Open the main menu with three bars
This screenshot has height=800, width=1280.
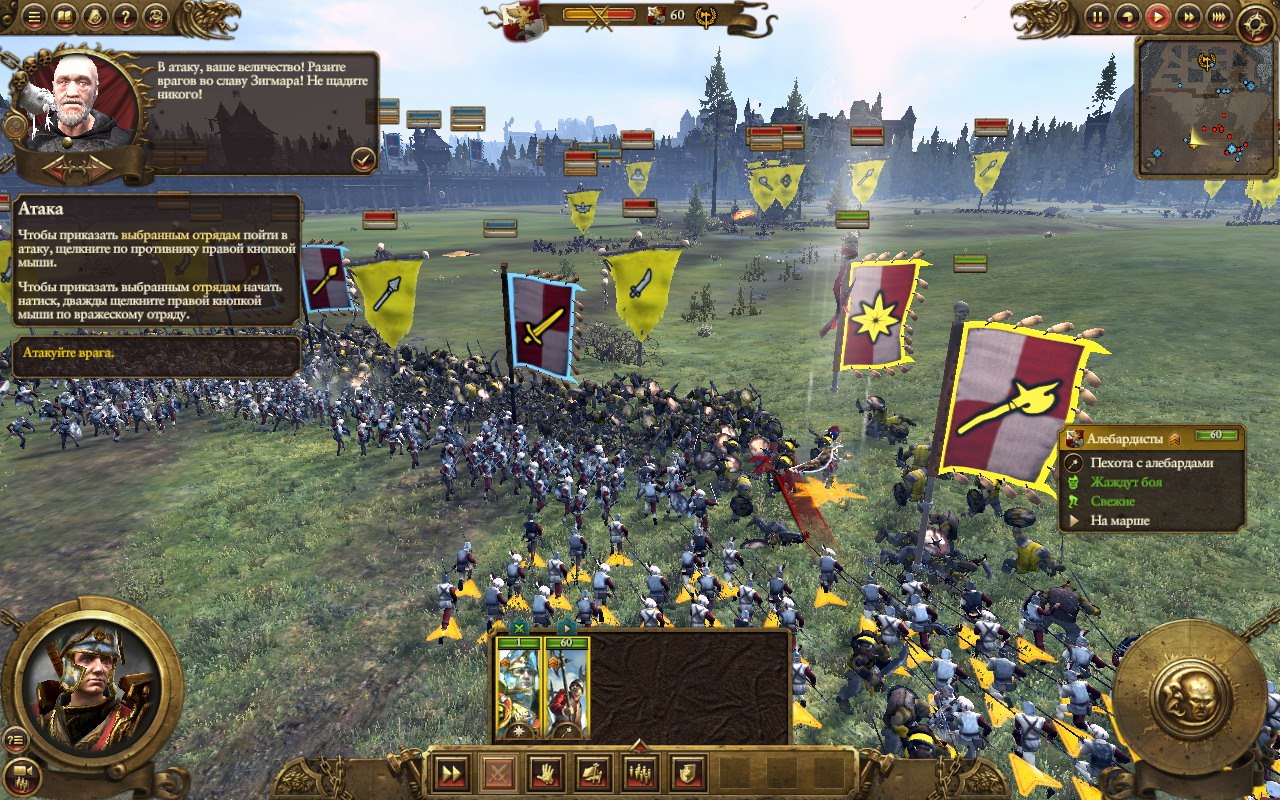click(34, 16)
